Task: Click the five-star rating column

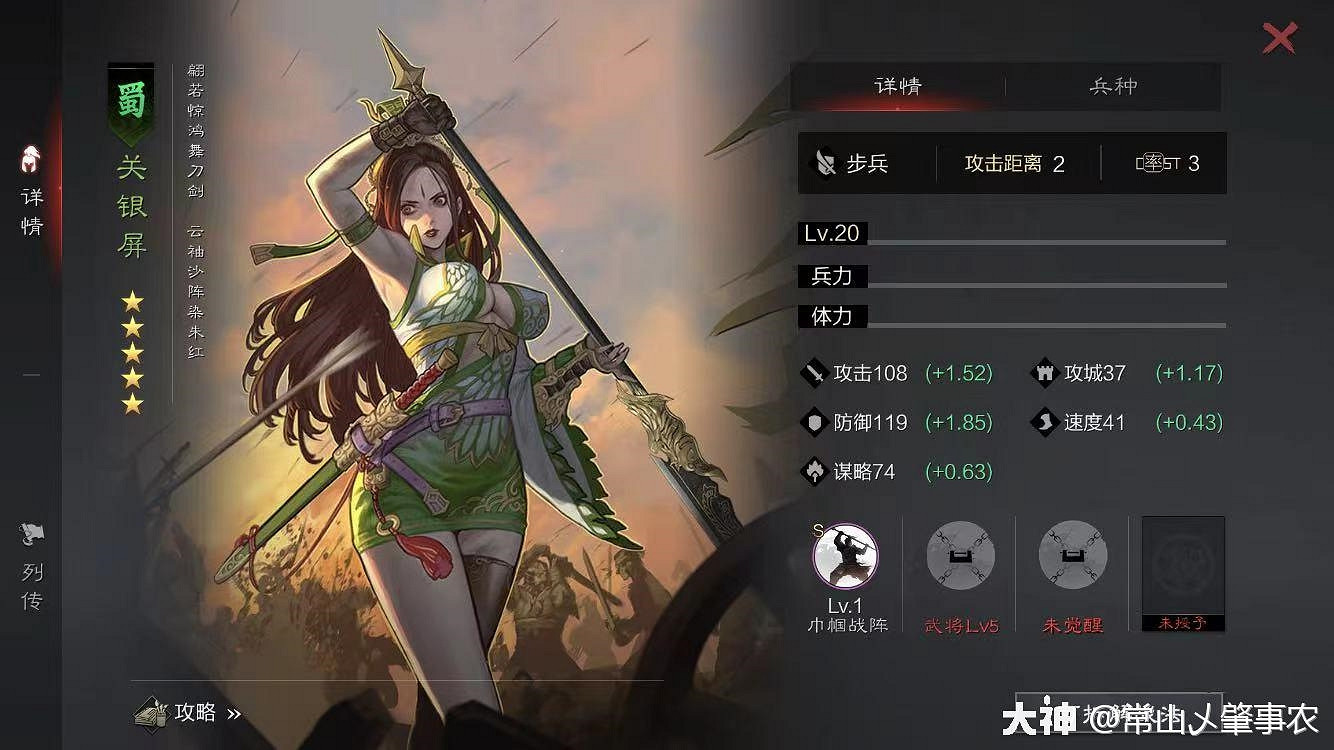Action: [x=131, y=347]
